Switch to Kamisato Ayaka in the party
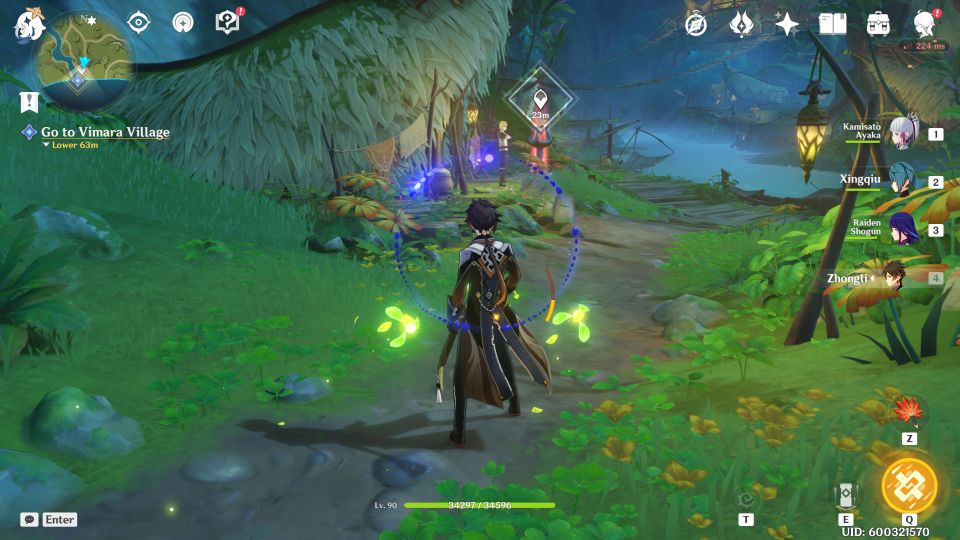The image size is (960, 540). [x=905, y=134]
